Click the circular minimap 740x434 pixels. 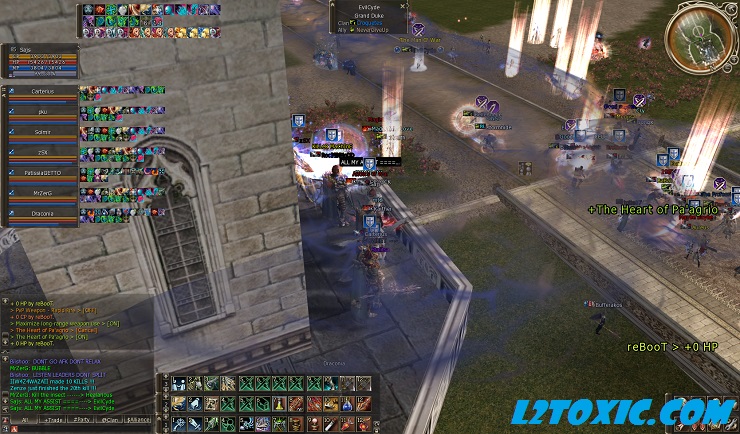tap(699, 37)
